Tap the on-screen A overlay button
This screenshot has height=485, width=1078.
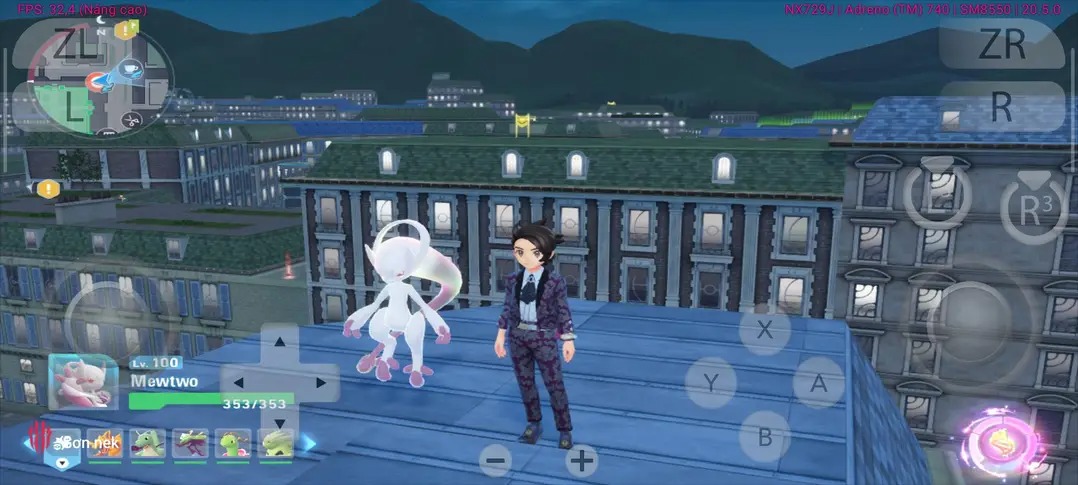point(818,383)
